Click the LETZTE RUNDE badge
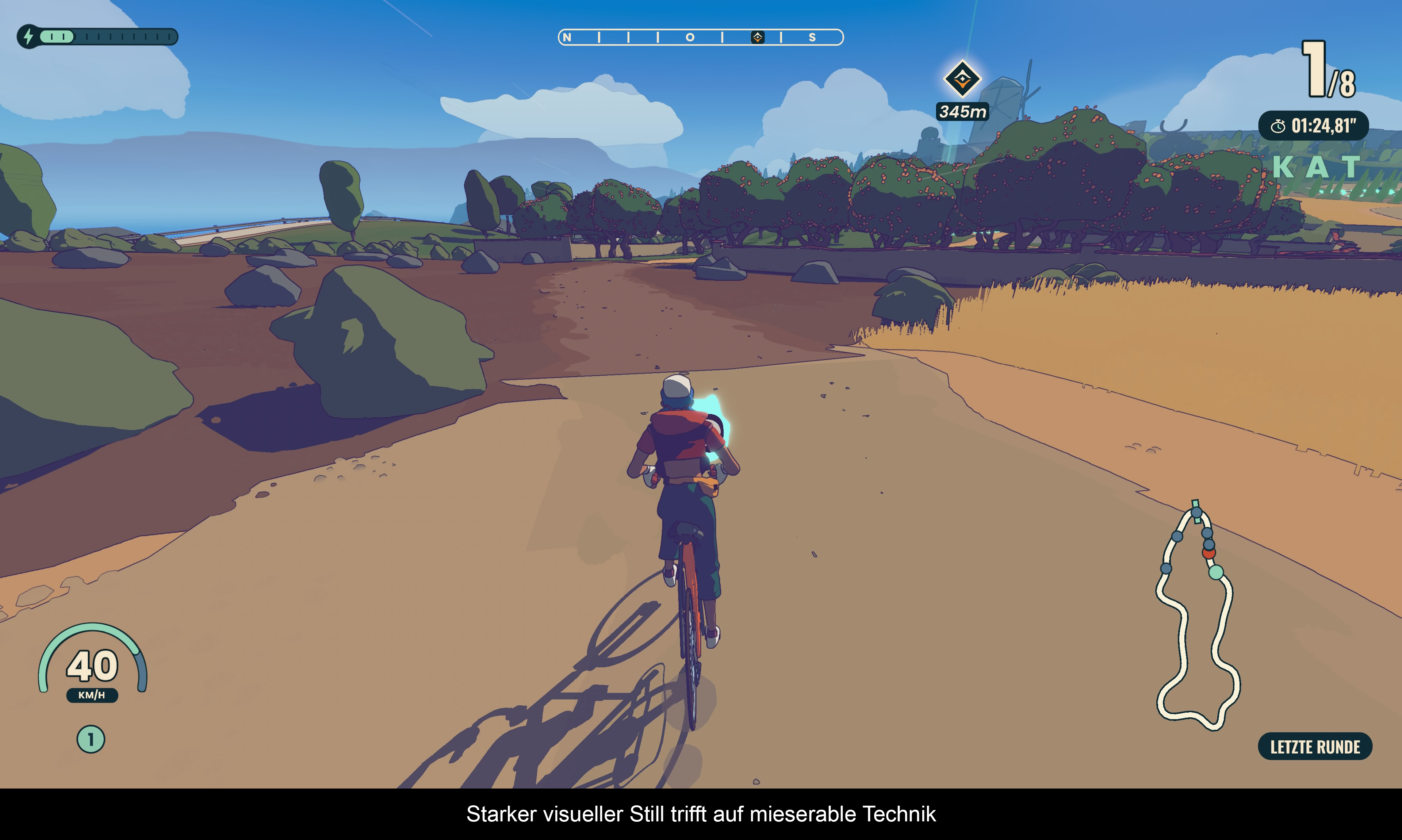 point(1314,747)
